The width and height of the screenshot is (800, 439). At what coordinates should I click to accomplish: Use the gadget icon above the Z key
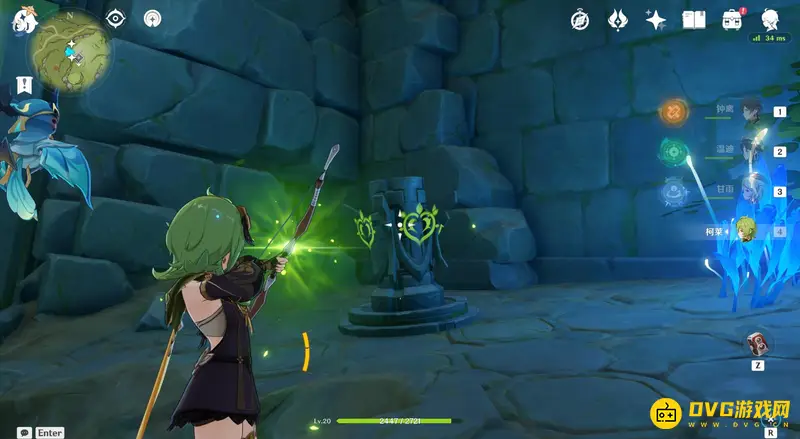point(759,343)
